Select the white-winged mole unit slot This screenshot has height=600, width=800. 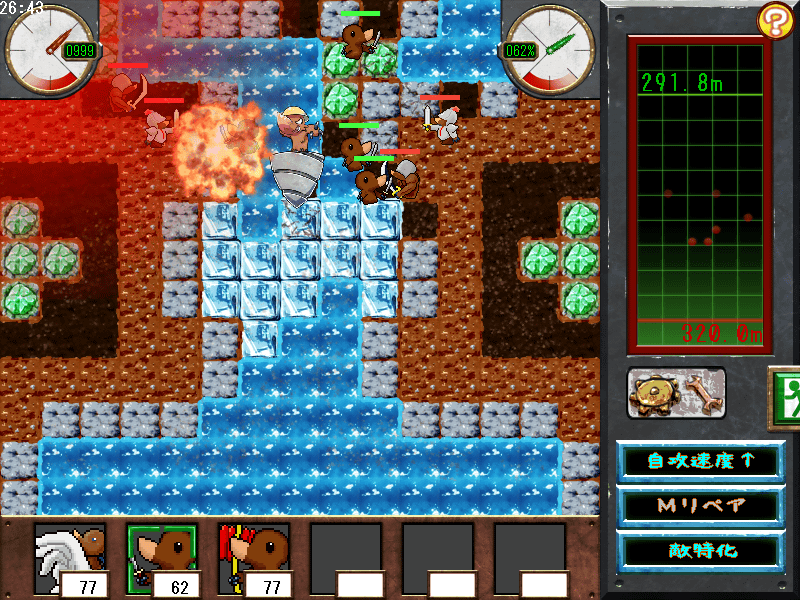[x=70, y=558]
